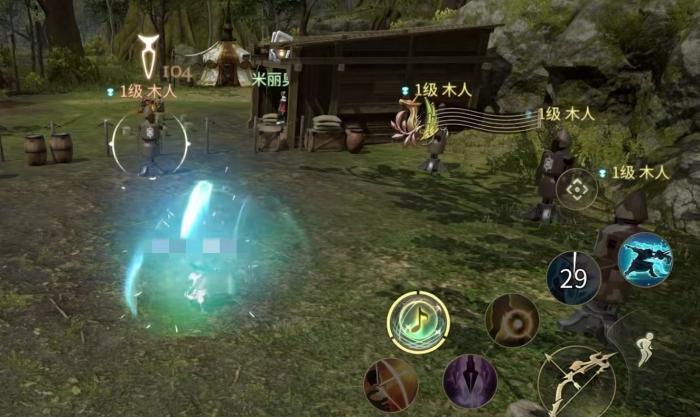The image size is (700, 417).
Task: Tap the target-lock switch button
Action: pos(577,189)
